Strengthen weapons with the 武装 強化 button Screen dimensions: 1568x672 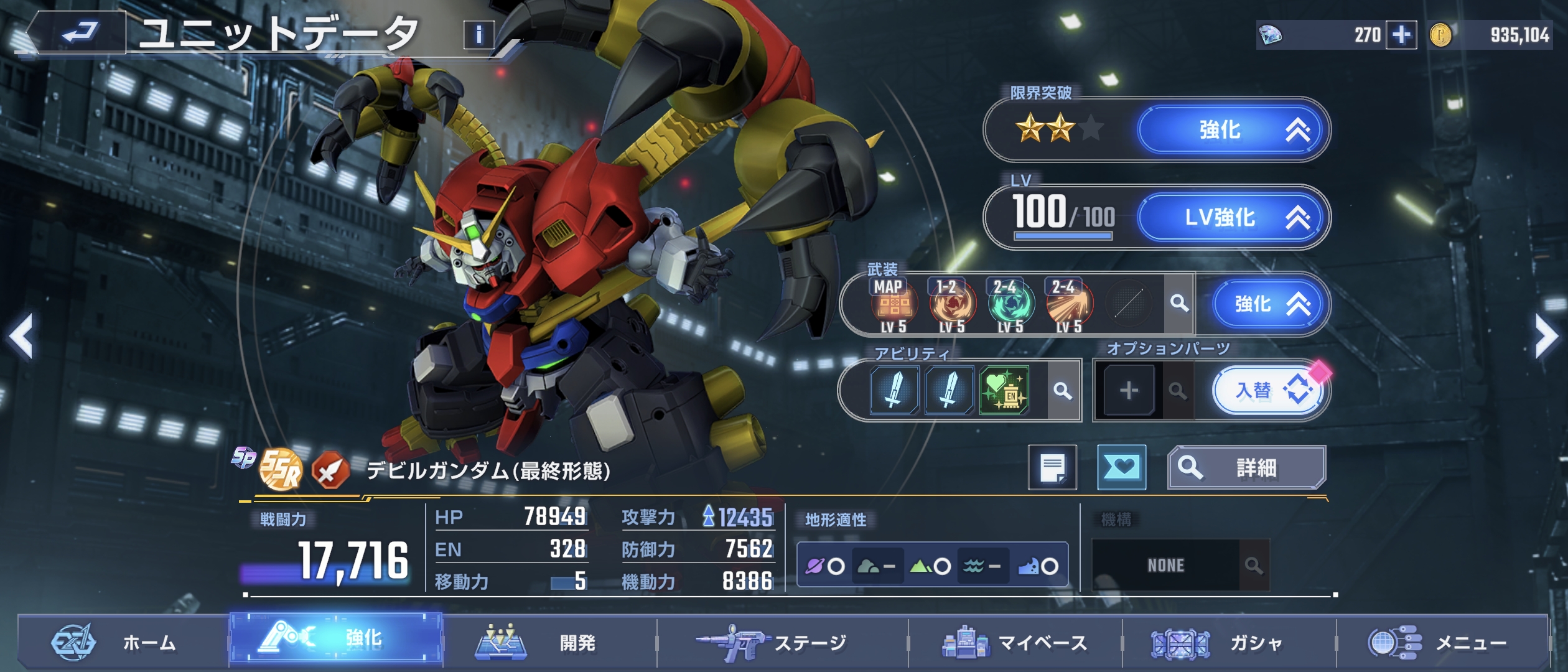coord(1269,304)
